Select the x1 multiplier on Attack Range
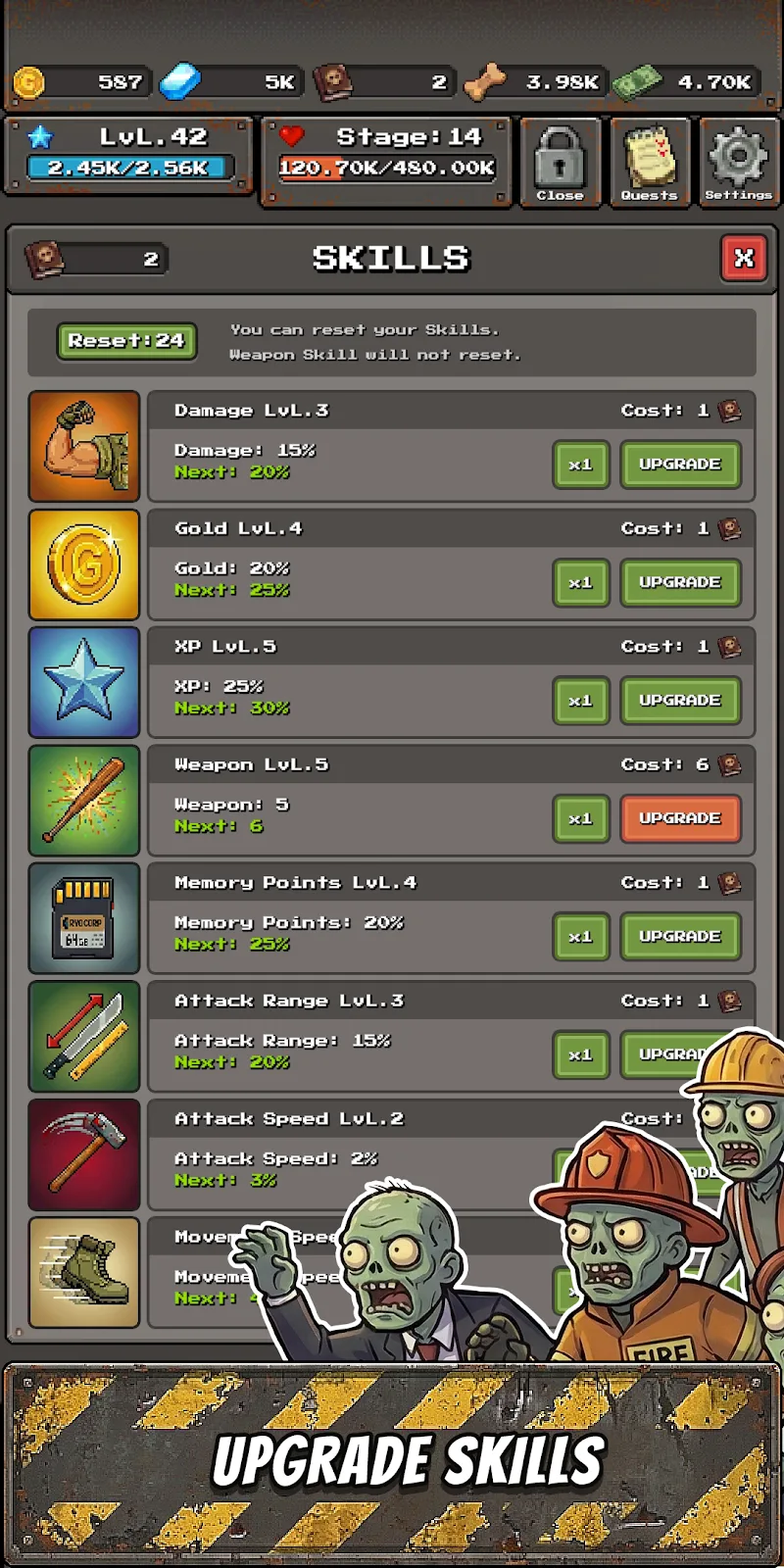The image size is (784, 1568). point(580,1054)
